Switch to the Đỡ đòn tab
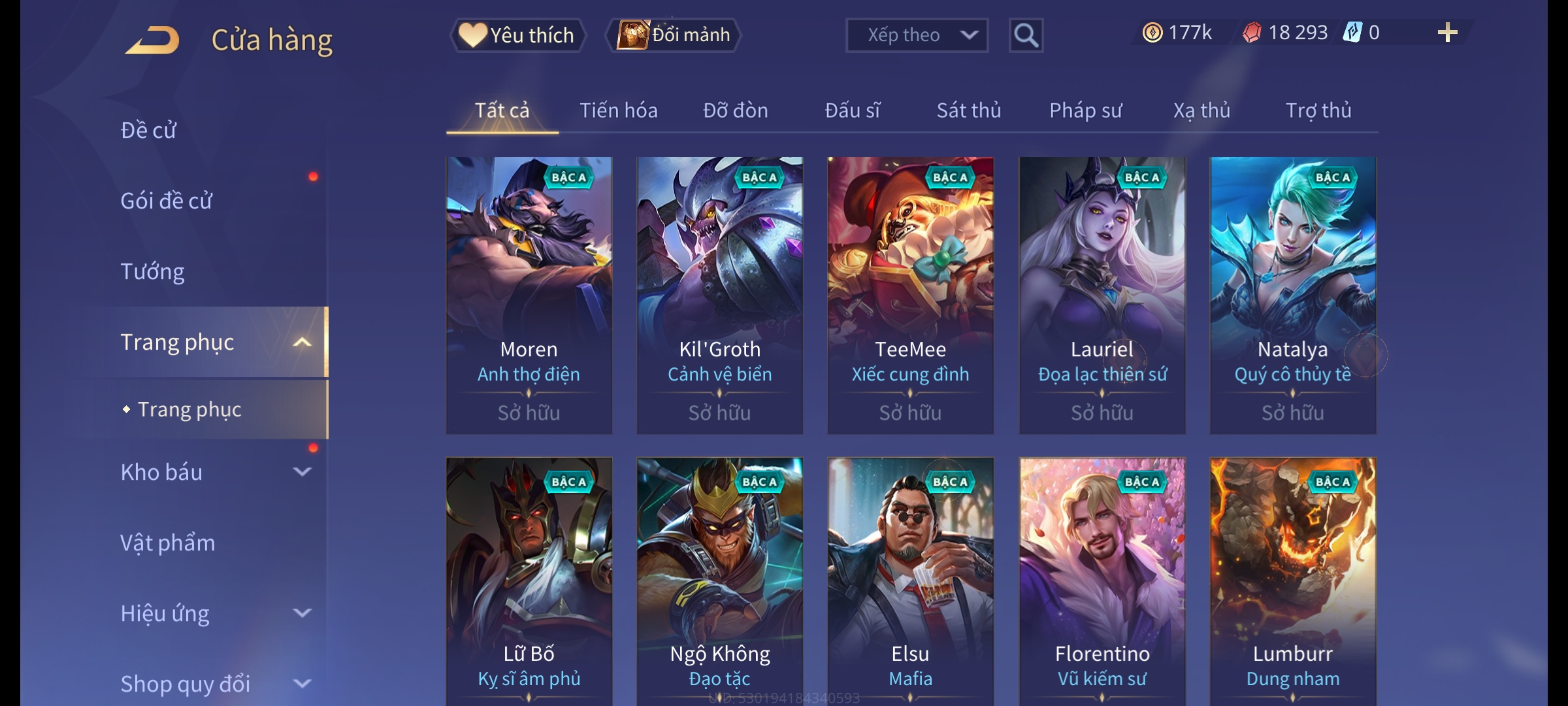This screenshot has height=706, width=1568. click(x=735, y=110)
